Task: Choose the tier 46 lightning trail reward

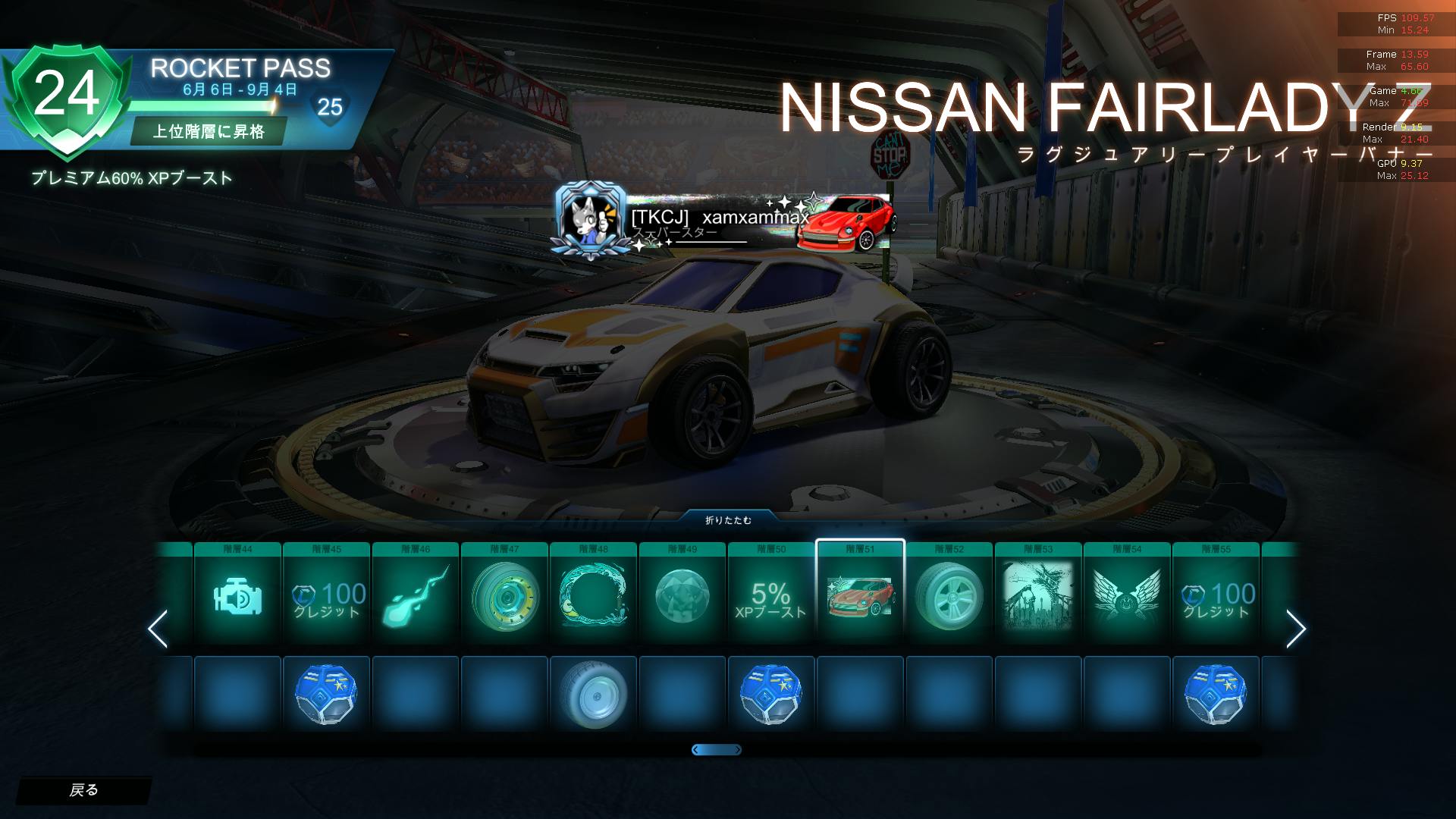Action: 416,595
